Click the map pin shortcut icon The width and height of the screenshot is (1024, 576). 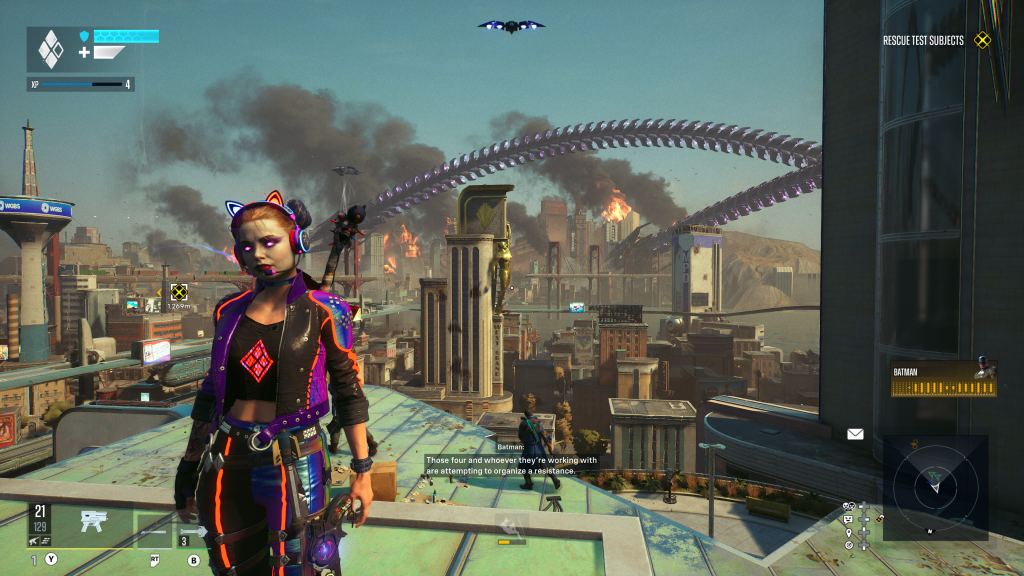(849, 532)
